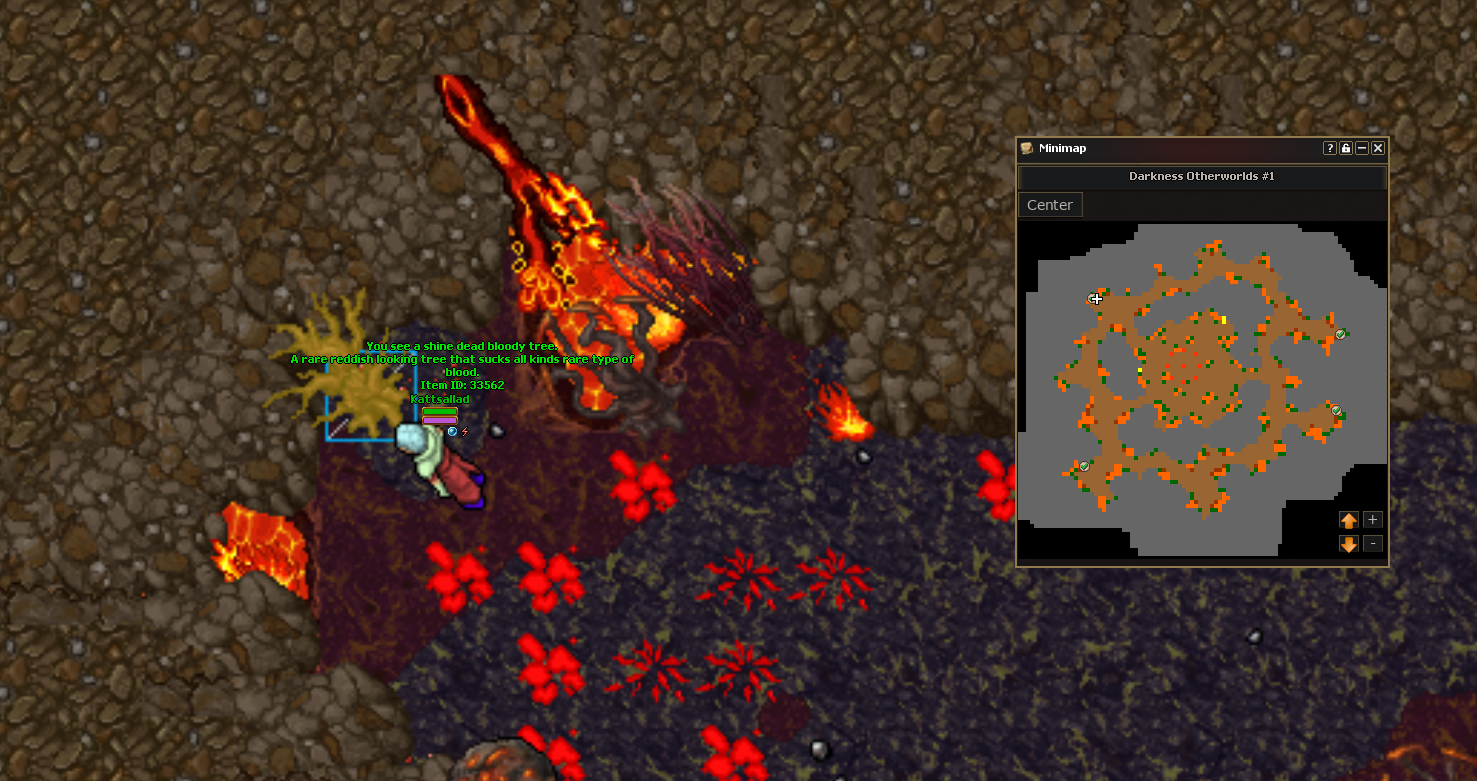Zoom out the minimap with the minus button

(x=1373, y=544)
